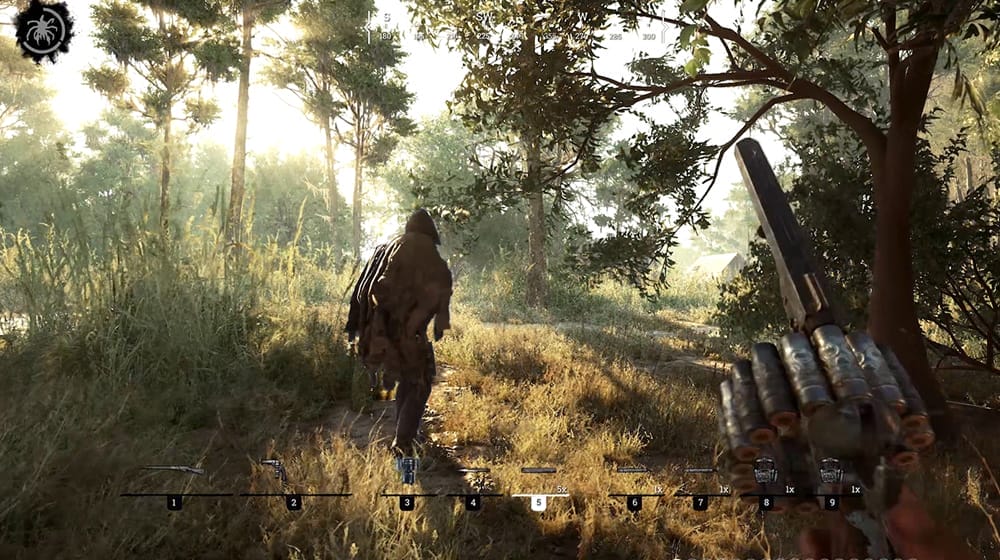
Task: Click the spider bounty target icon
Action: tap(44, 31)
